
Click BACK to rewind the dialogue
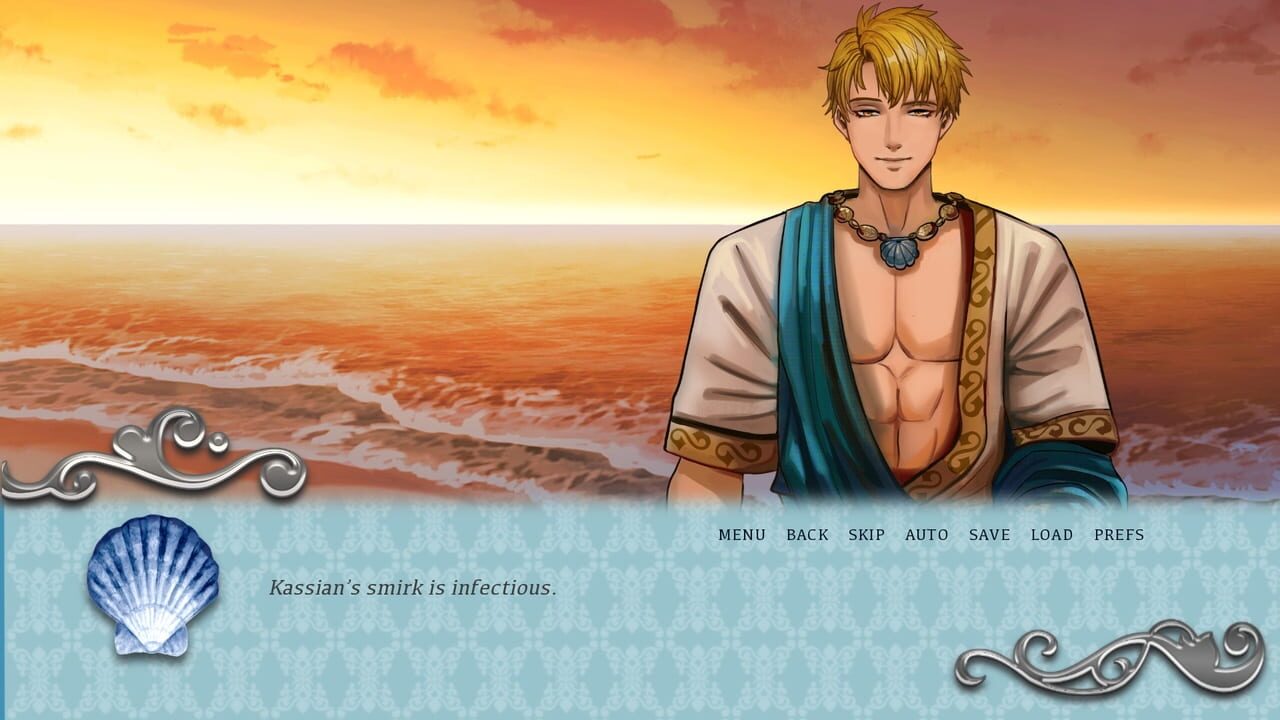808,535
